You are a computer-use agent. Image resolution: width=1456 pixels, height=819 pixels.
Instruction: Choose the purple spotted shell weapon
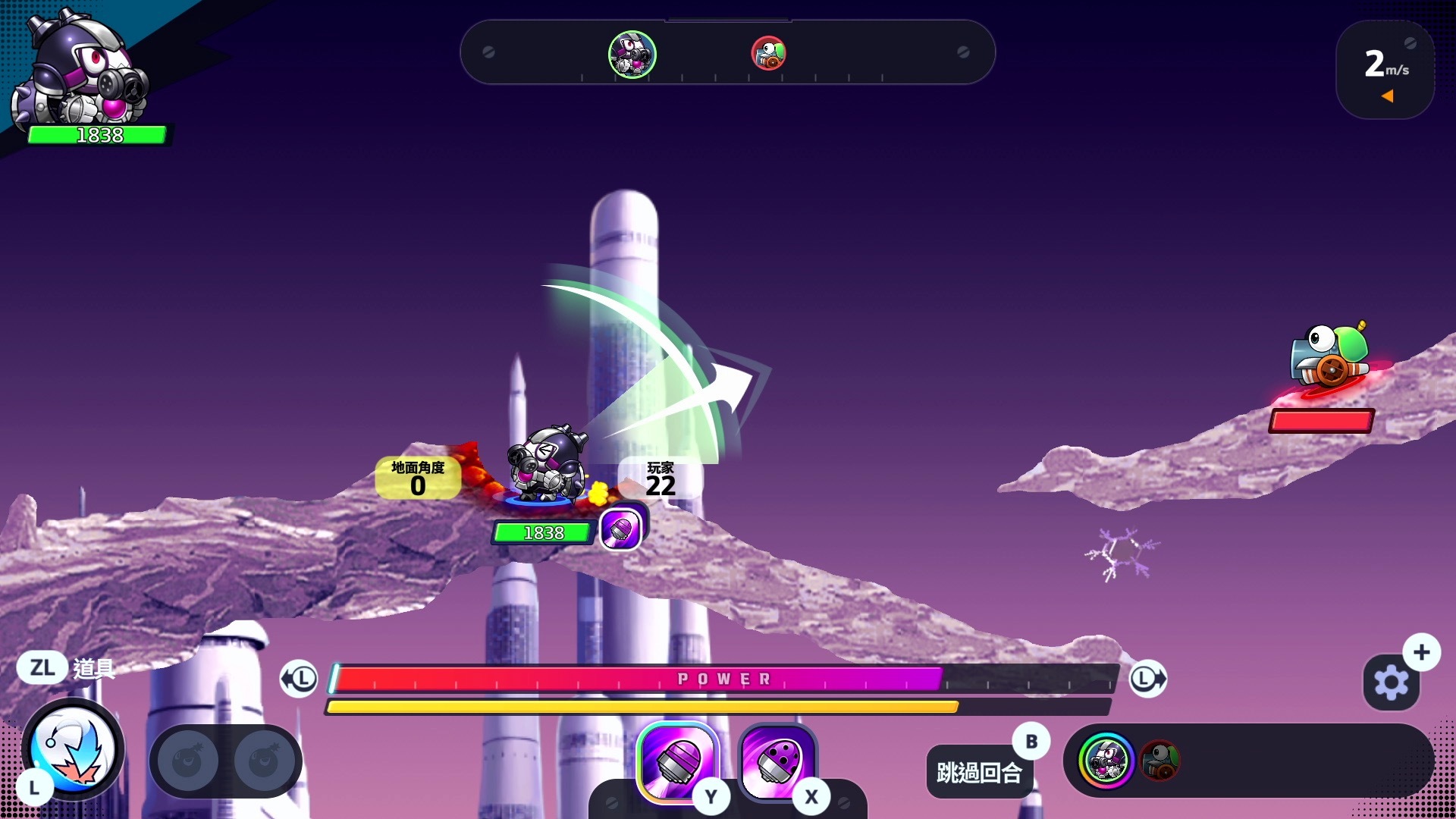pos(777,761)
